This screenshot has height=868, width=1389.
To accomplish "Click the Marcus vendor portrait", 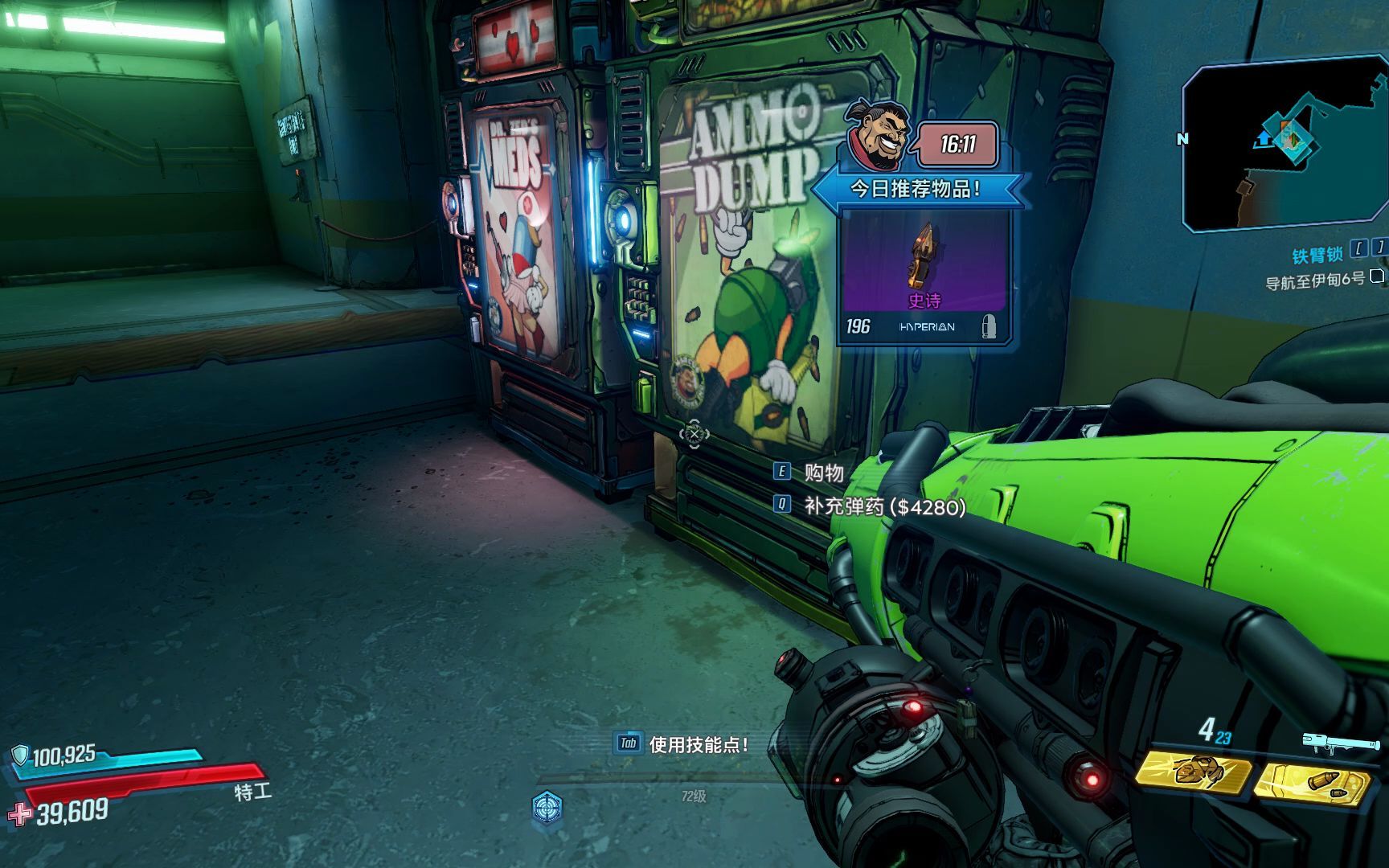I will coord(878,138).
